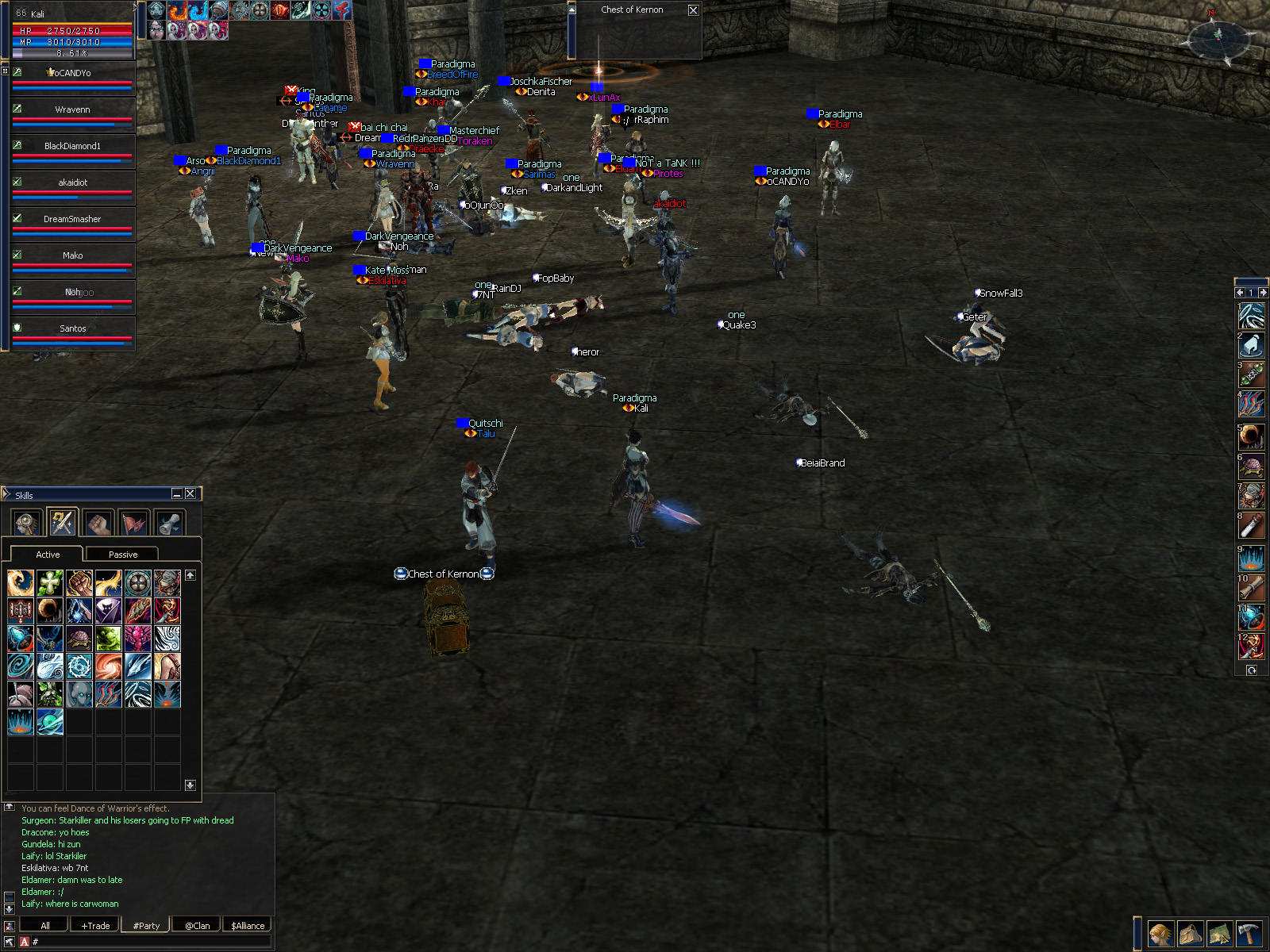Switch chat to the +Trade tab

(95, 925)
